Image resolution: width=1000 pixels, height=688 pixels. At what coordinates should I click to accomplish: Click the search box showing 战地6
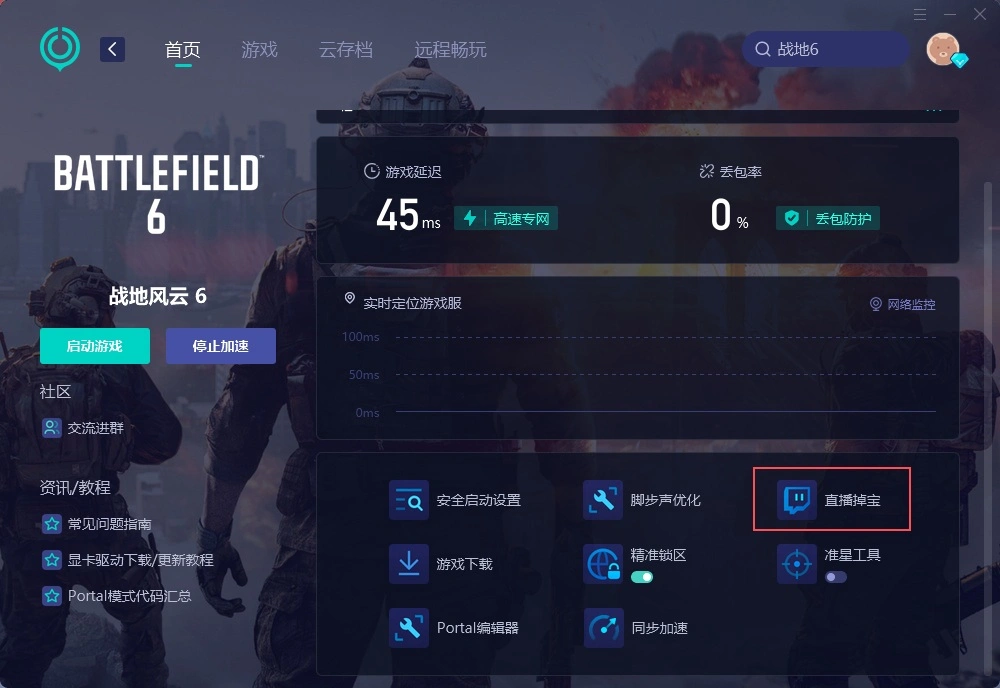pos(825,49)
